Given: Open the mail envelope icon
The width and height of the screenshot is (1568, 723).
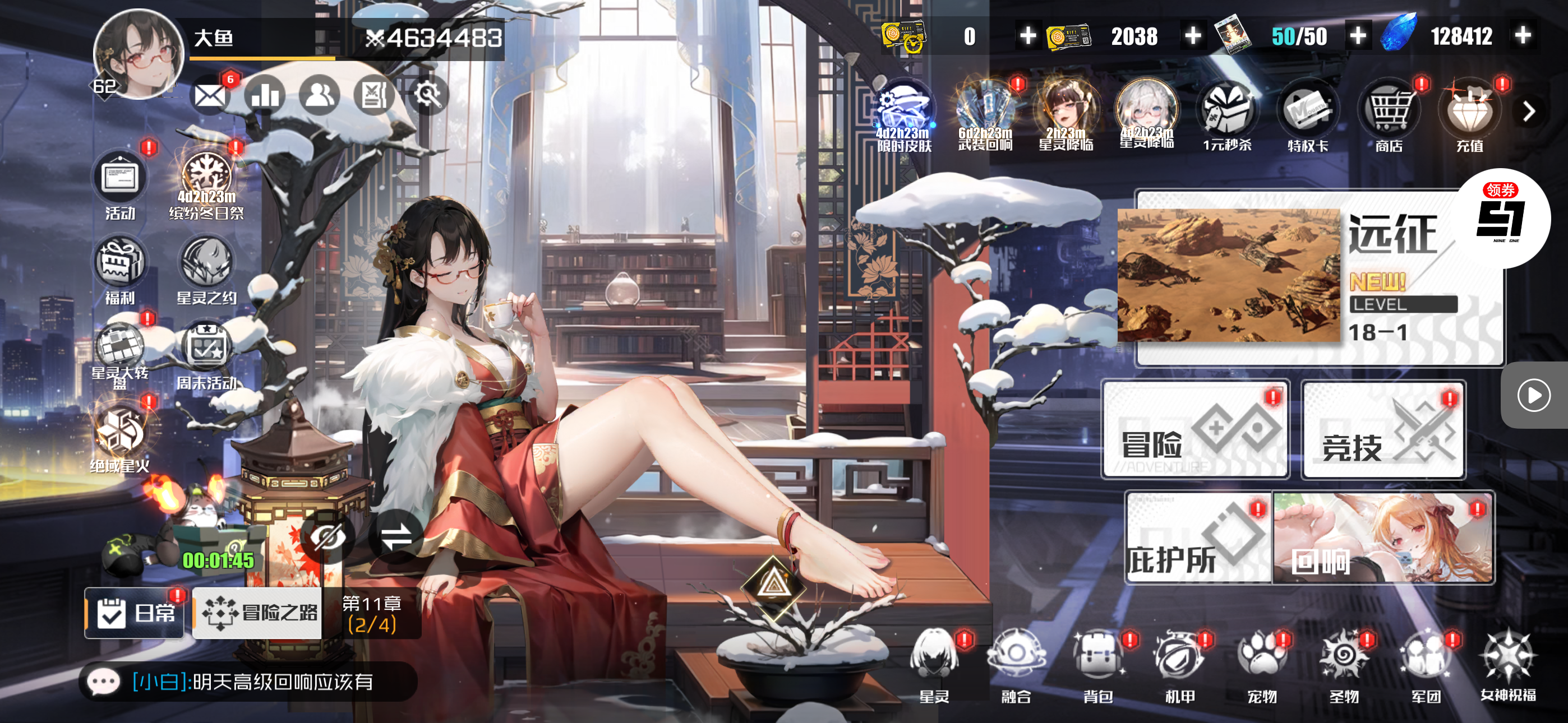Looking at the screenshot, I should point(210,95).
